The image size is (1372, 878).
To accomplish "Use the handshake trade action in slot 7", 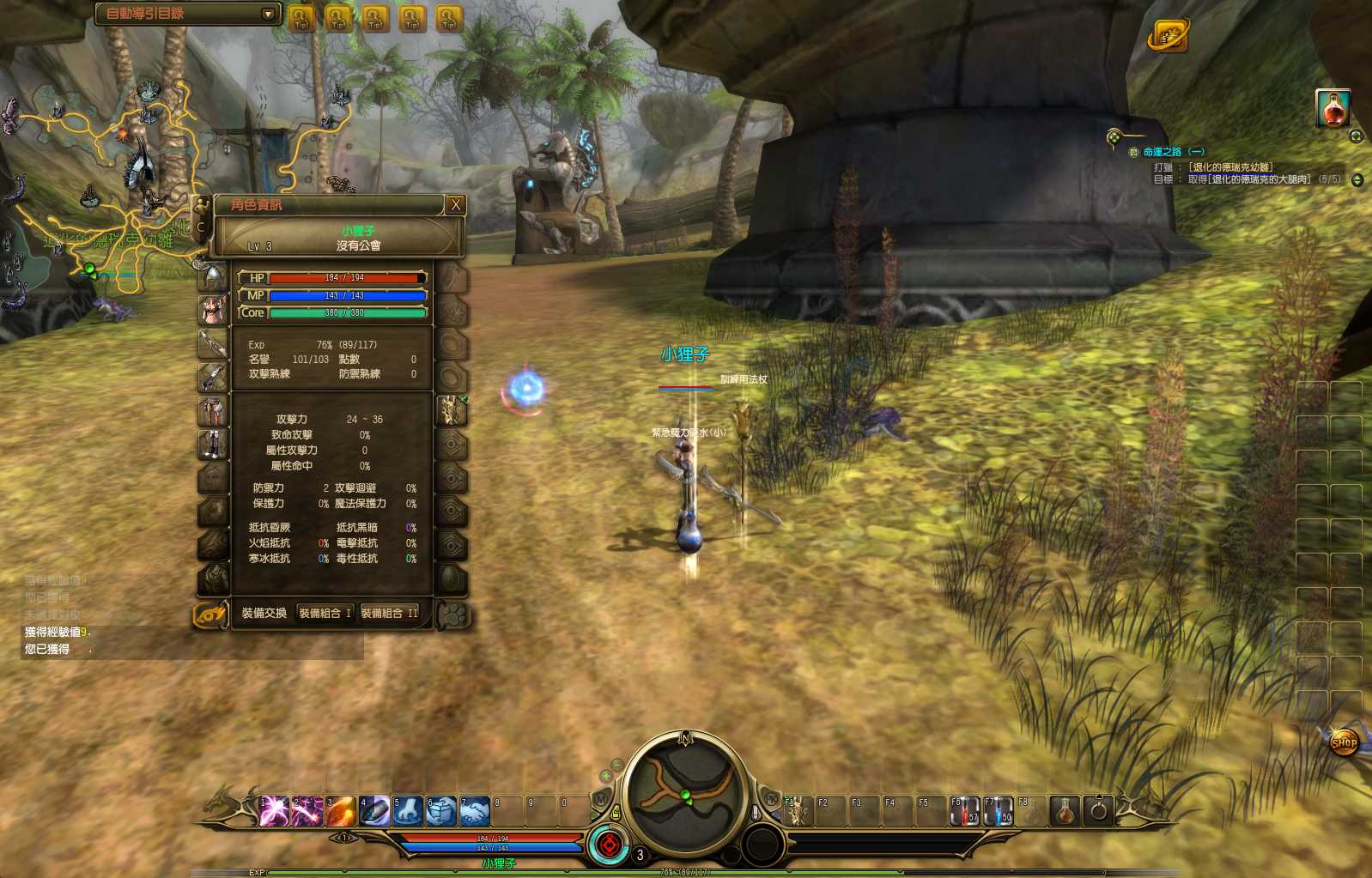I will click(474, 811).
